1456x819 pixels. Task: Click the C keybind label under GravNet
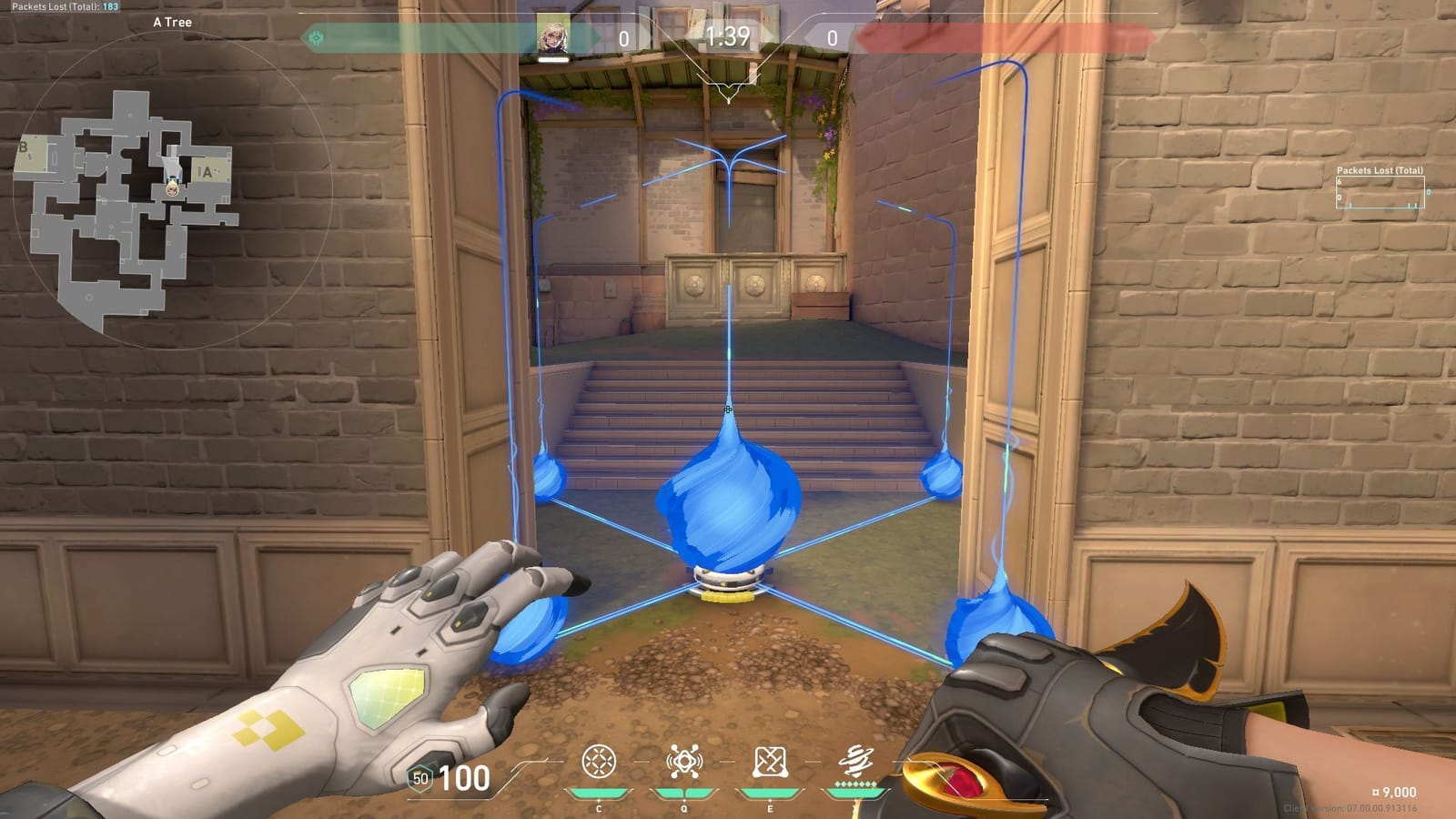[598, 808]
